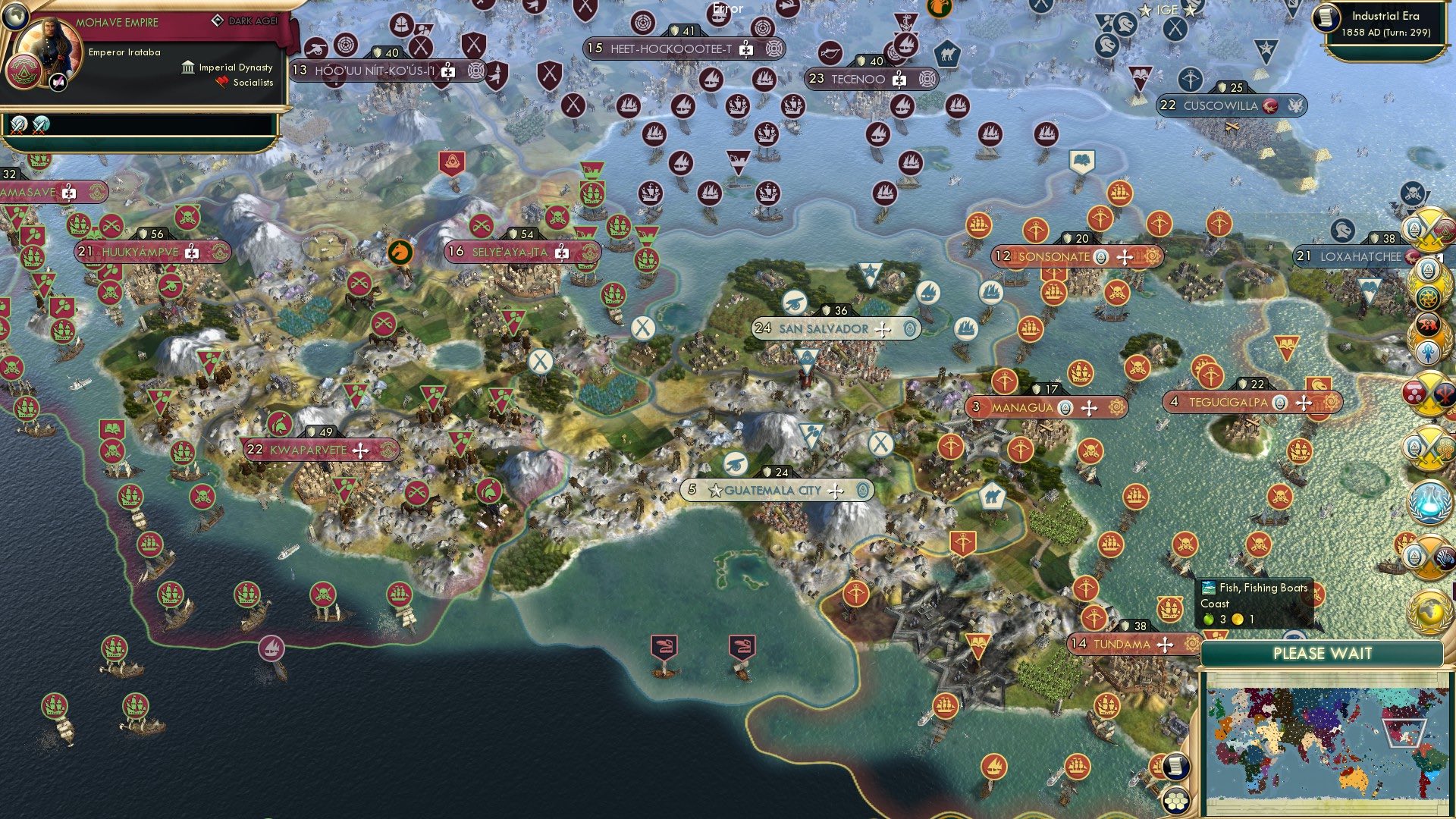Click the airplane icon on Managua's banner
This screenshot has width=1456, height=819.
coord(1090,408)
